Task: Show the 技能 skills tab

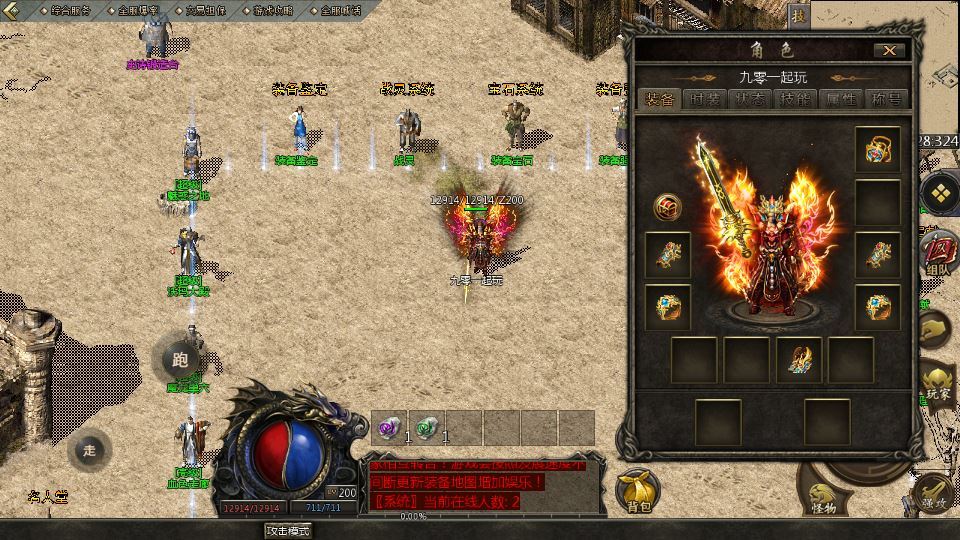Action: pos(795,99)
